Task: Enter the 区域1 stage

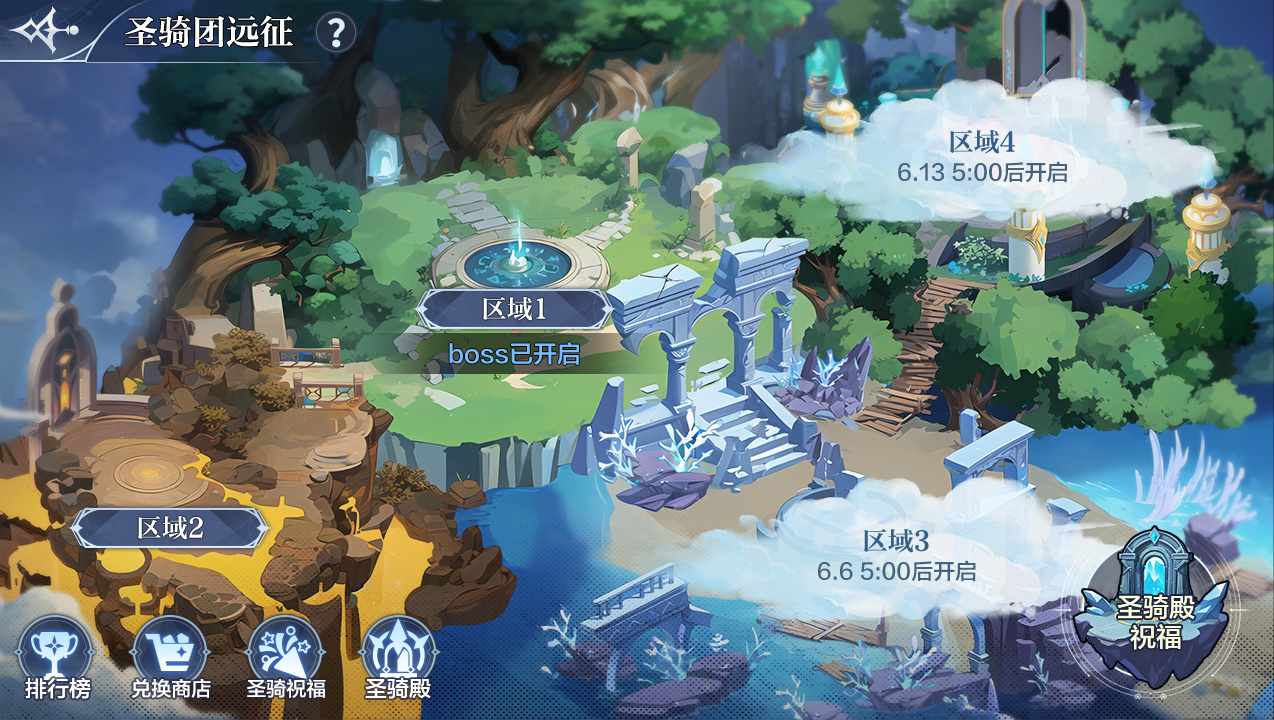Action: click(514, 309)
